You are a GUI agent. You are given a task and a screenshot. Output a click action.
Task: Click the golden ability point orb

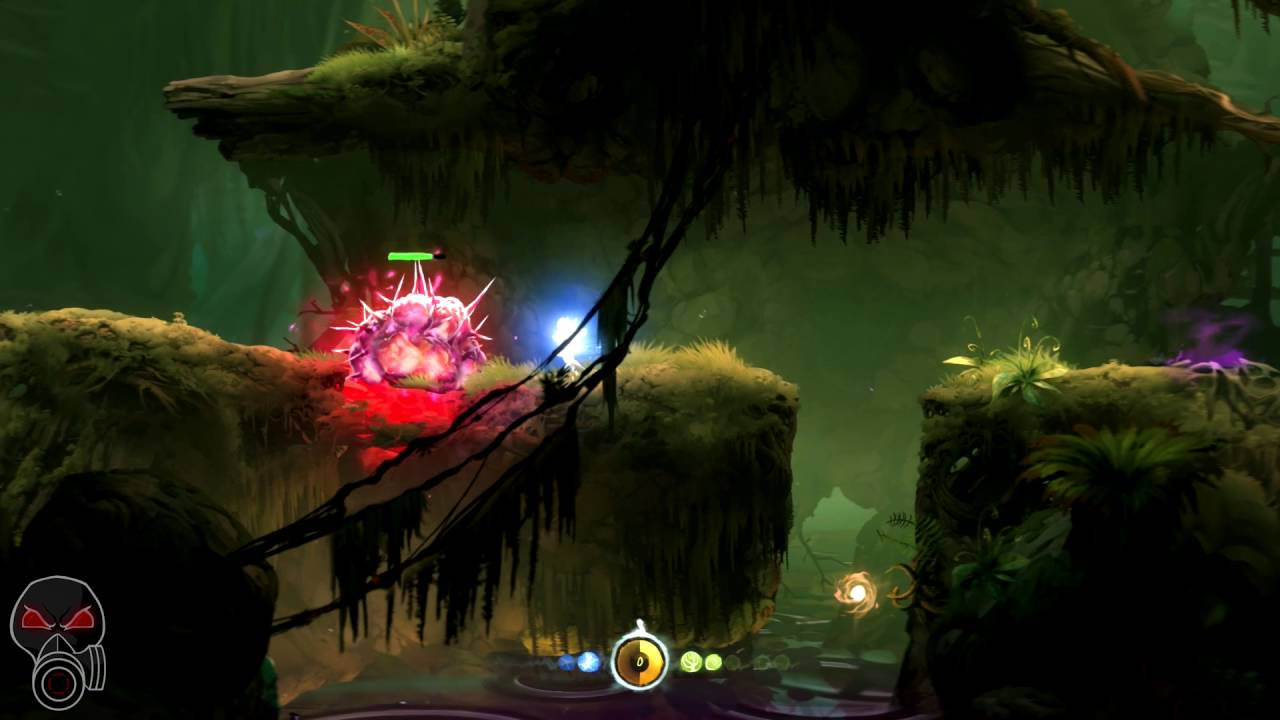[x=857, y=593]
